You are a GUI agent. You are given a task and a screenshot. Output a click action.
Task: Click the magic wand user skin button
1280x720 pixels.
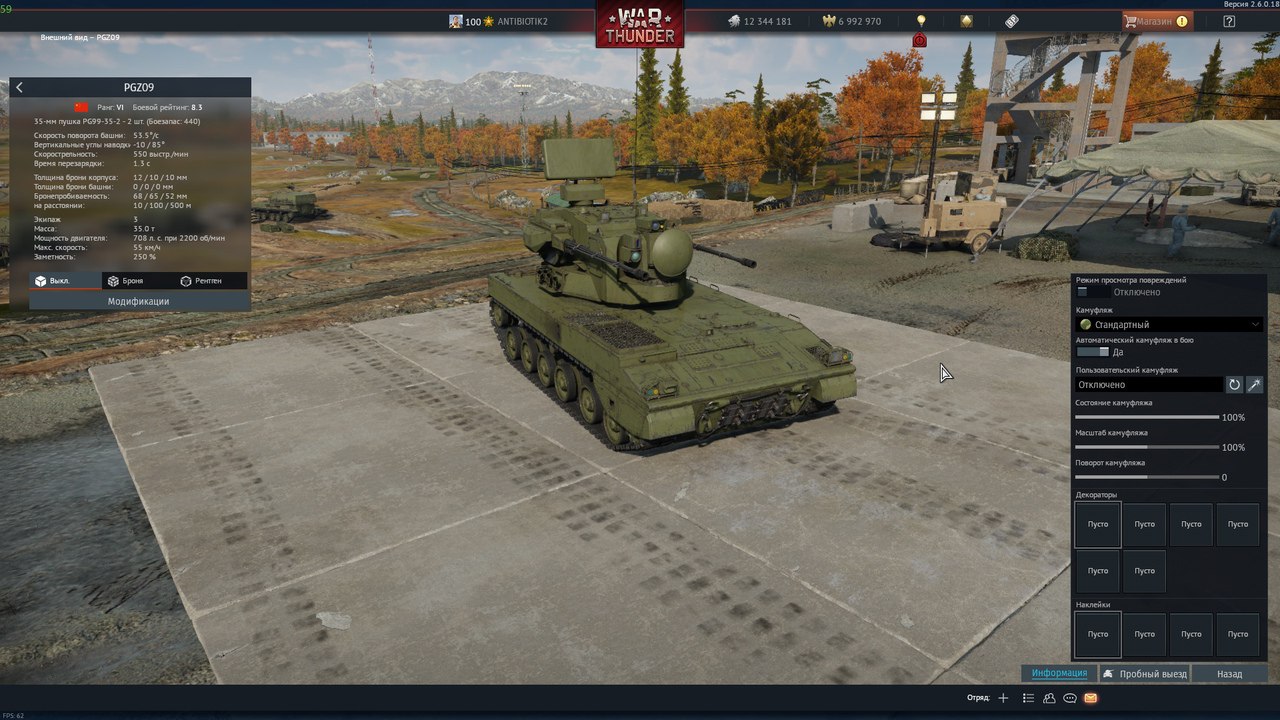tap(1254, 384)
